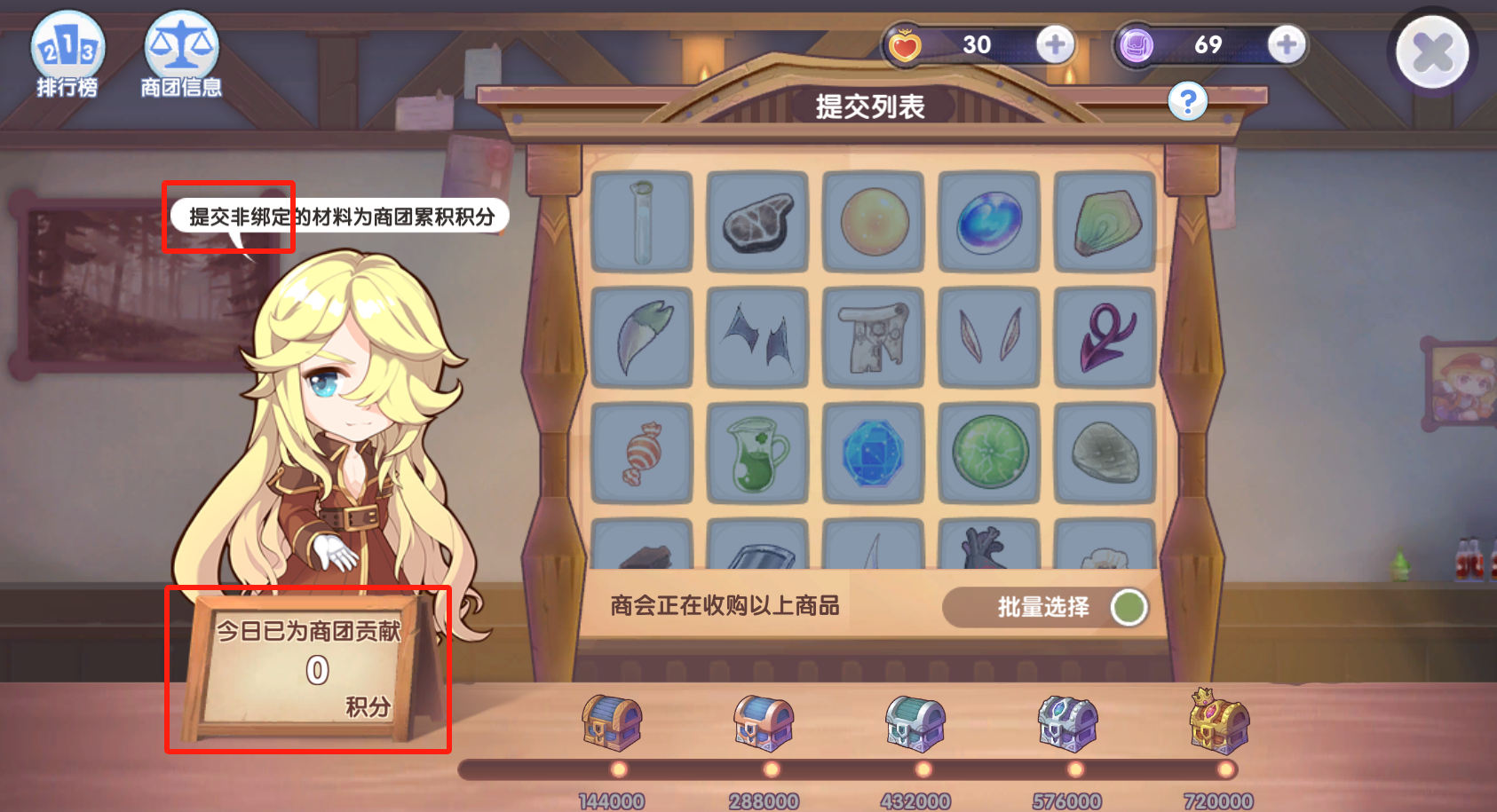Image resolution: width=1497 pixels, height=812 pixels.
Task: Open the 144000 points reward chest
Action: tap(613, 723)
